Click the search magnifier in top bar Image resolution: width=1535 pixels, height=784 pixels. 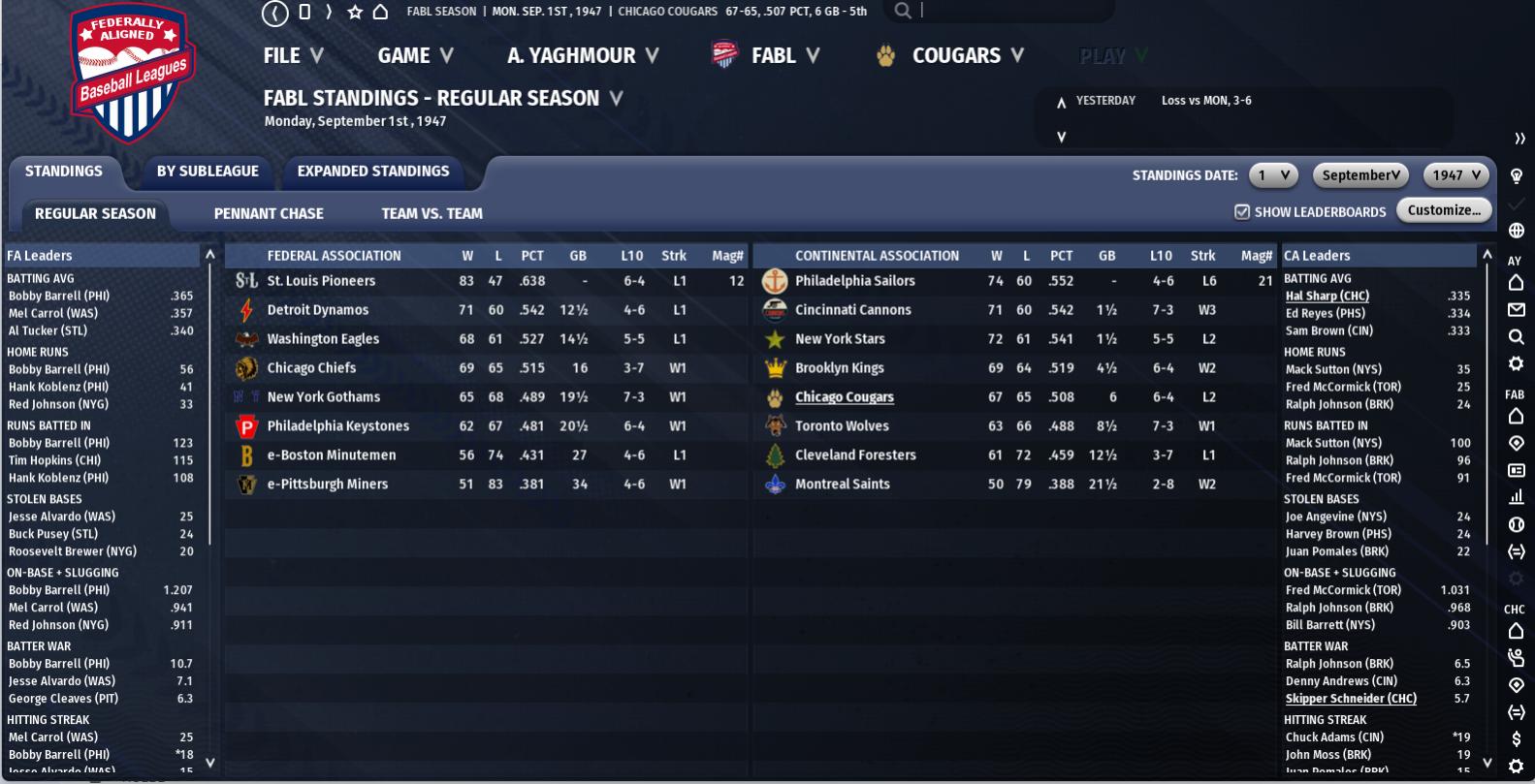pos(903,11)
